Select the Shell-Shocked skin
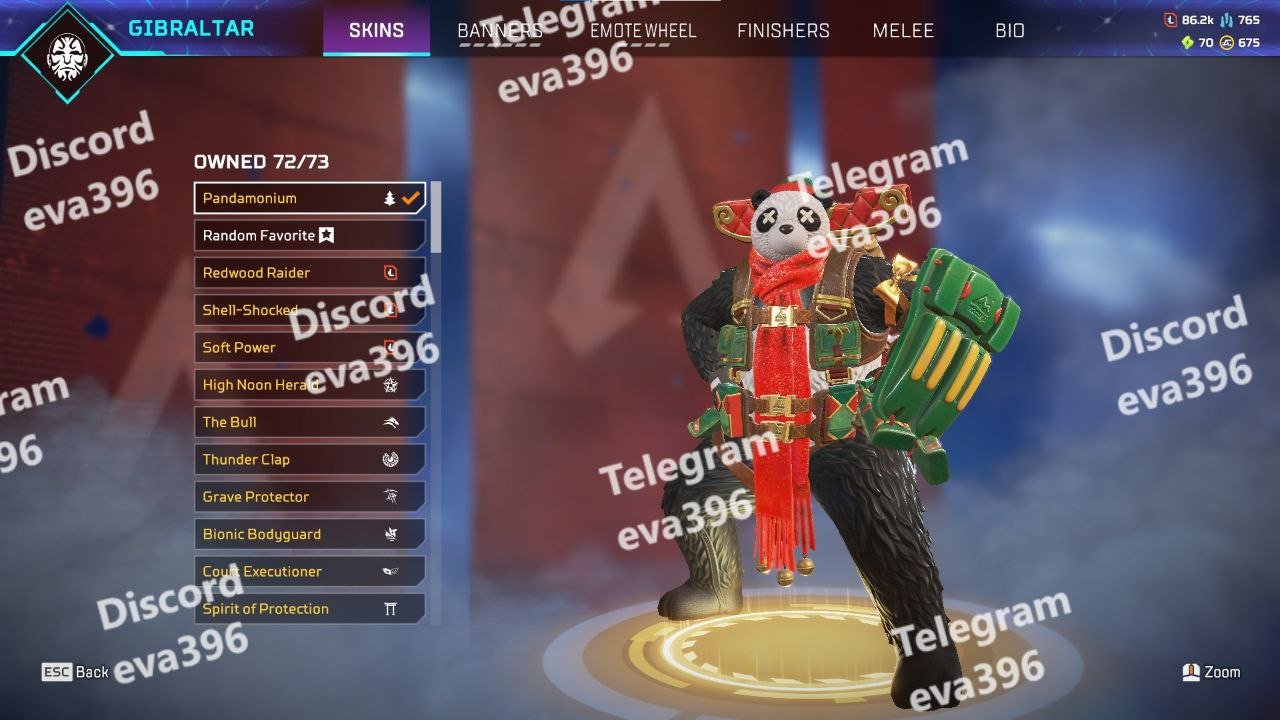Image resolution: width=1280 pixels, height=720 pixels. (309, 310)
